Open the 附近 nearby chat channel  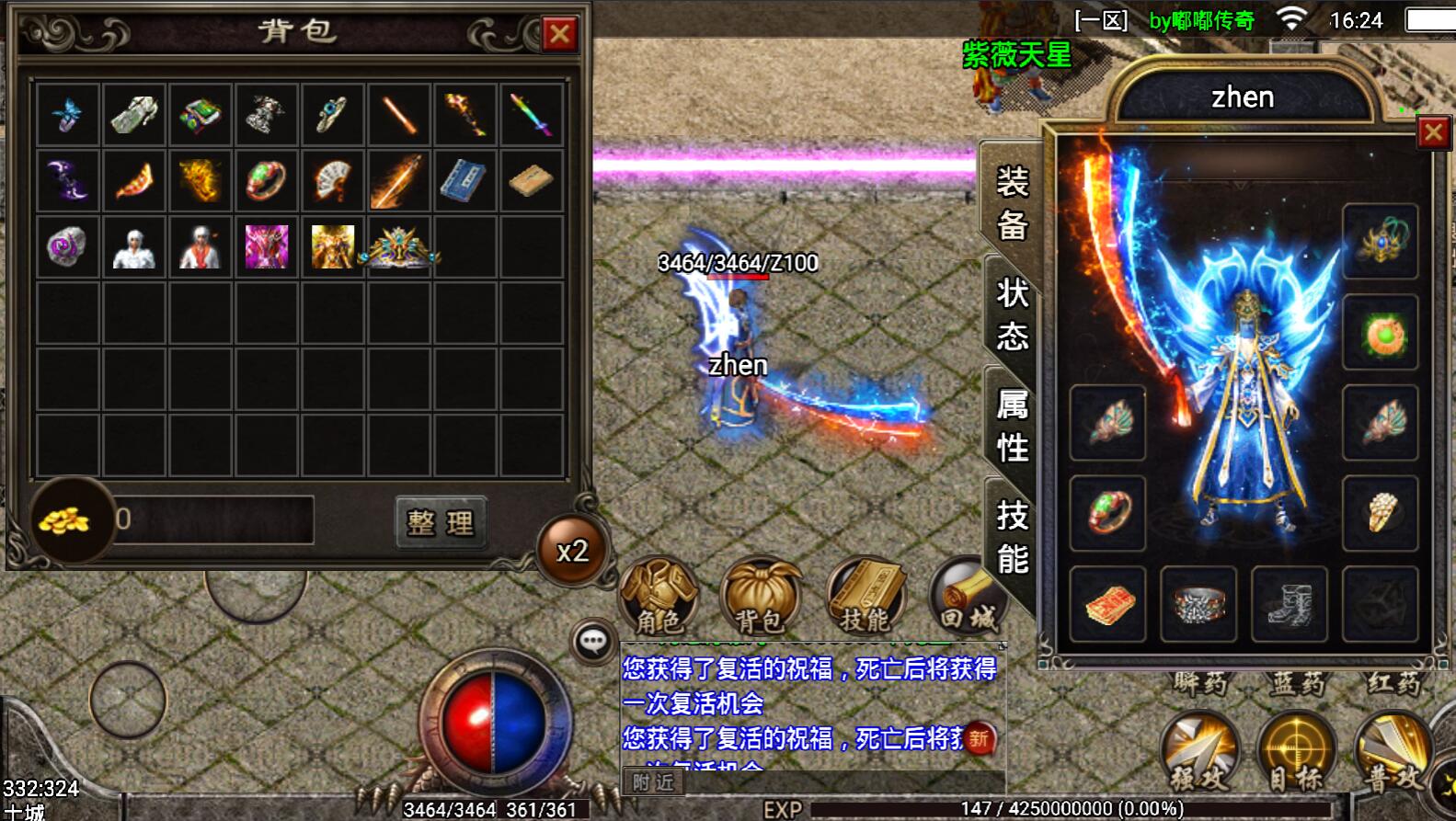tap(653, 782)
